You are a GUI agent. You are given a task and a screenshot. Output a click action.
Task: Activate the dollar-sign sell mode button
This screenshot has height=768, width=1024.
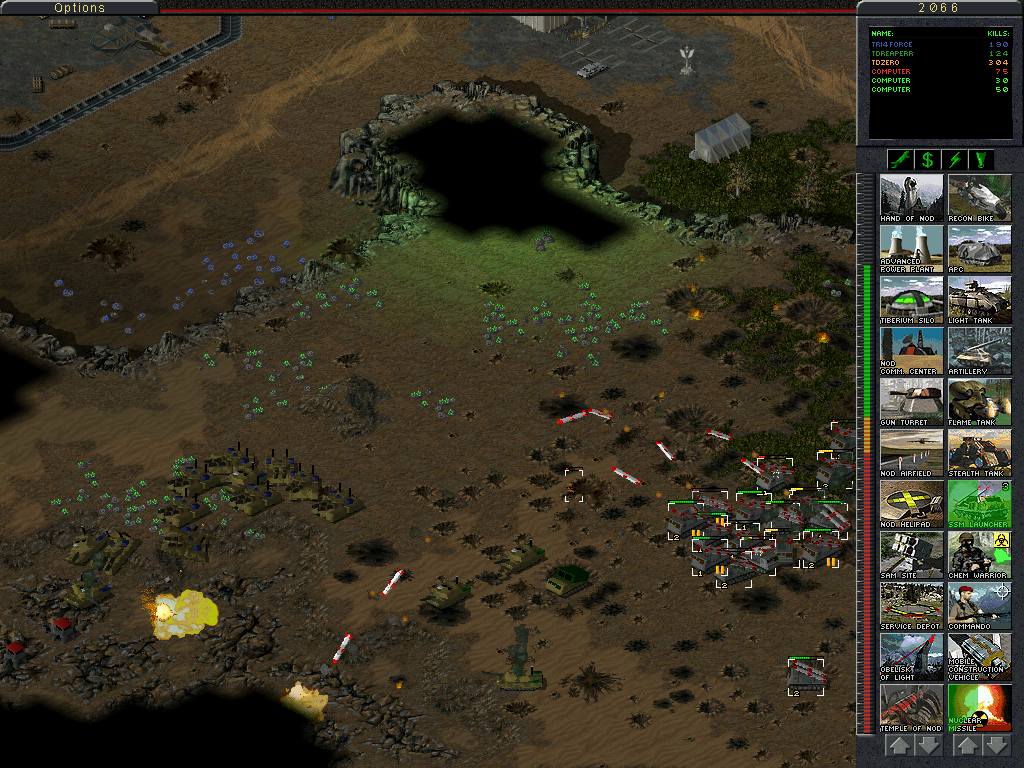(927, 160)
